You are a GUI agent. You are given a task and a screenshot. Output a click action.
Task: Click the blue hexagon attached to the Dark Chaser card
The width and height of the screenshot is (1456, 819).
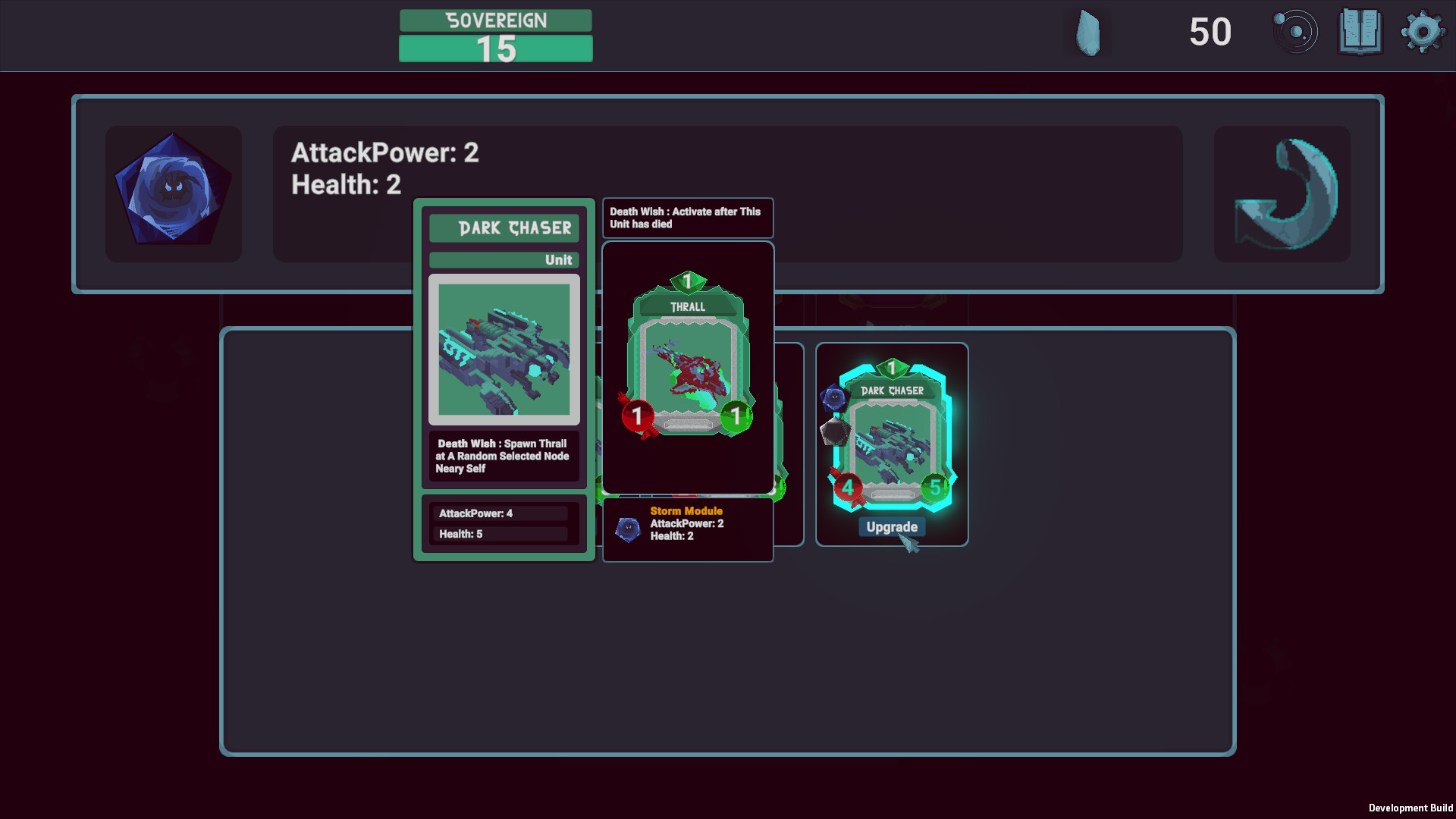(x=834, y=397)
